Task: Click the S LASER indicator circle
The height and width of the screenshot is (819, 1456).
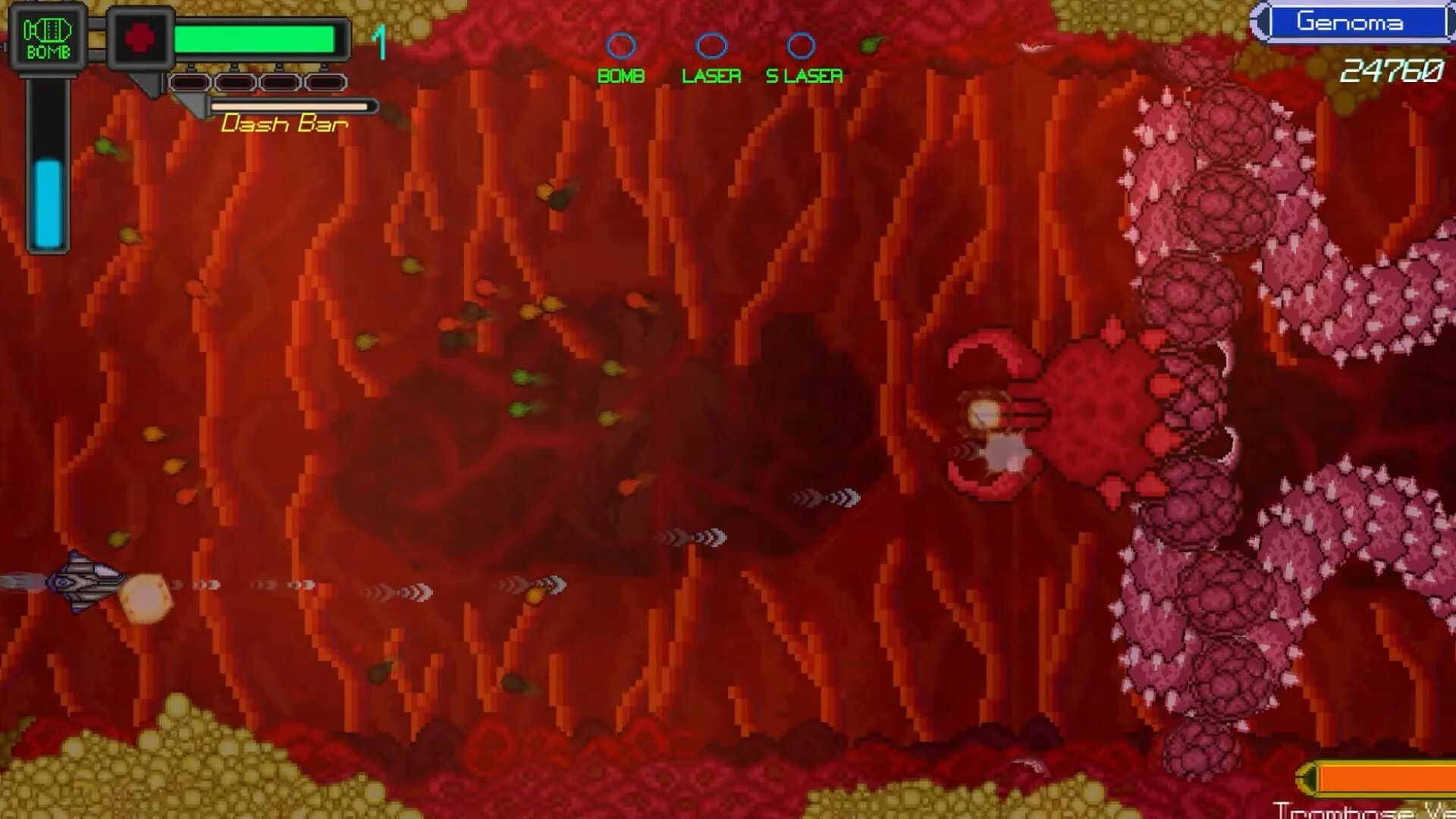Action: [x=802, y=45]
